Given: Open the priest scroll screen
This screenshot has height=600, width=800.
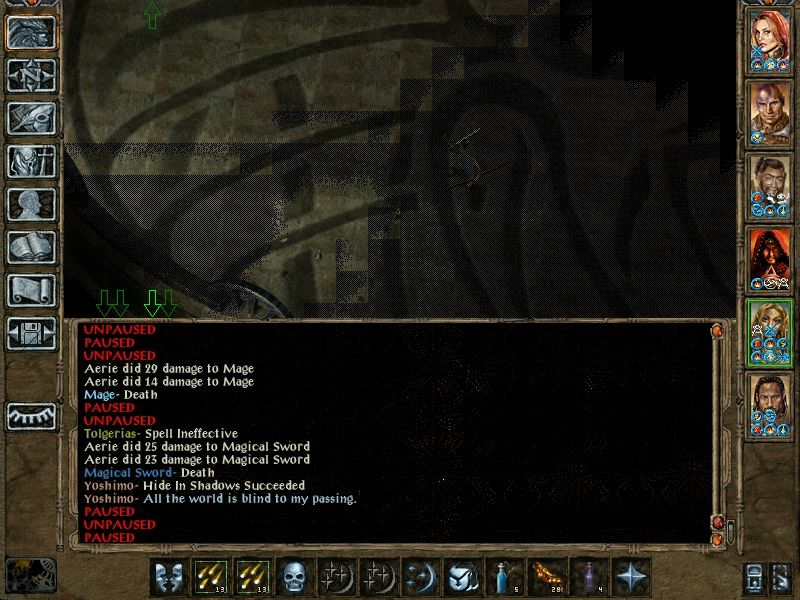Looking at the screenshot, I should pos(31,290).
